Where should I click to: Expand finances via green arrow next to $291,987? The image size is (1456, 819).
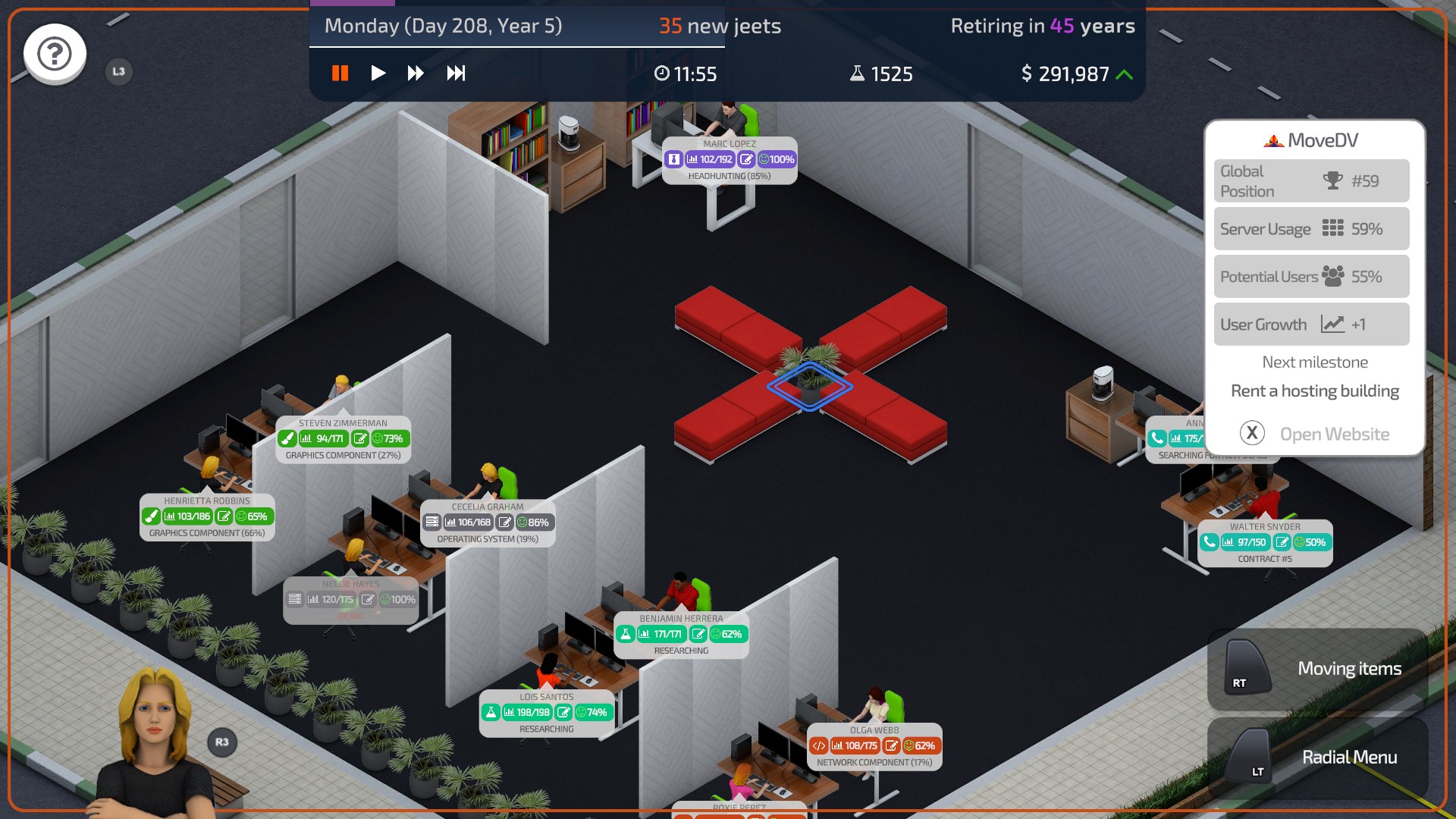click(1125, 74)
